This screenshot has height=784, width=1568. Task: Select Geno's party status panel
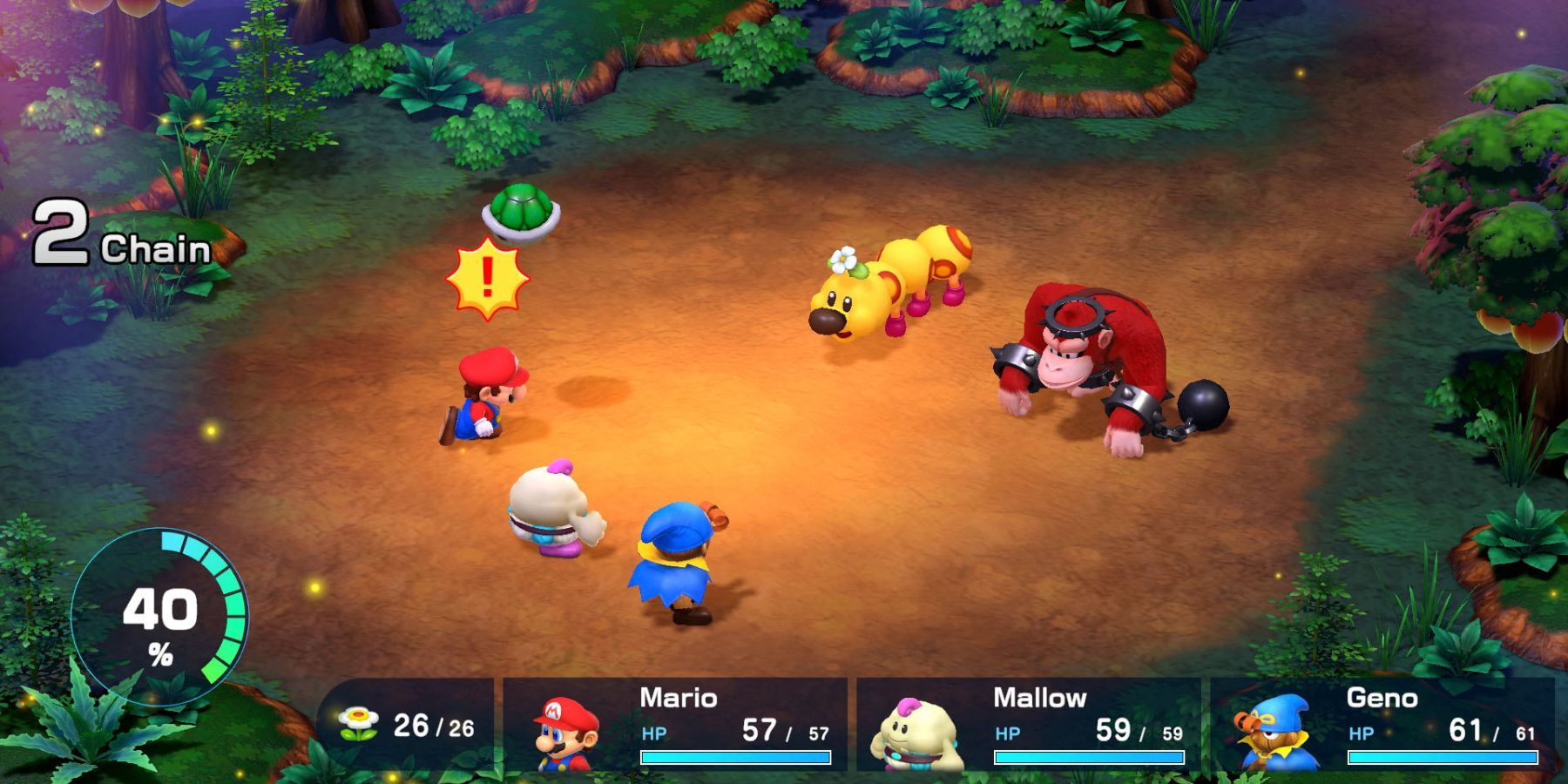click(1382, 725)
